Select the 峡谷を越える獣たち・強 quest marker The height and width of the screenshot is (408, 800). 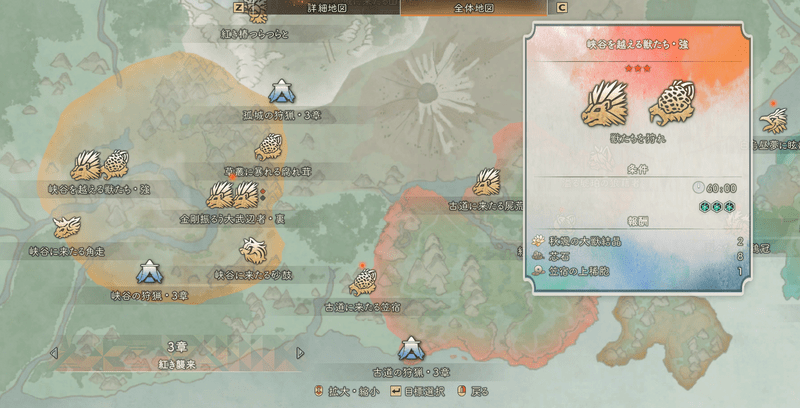[100, 166]
